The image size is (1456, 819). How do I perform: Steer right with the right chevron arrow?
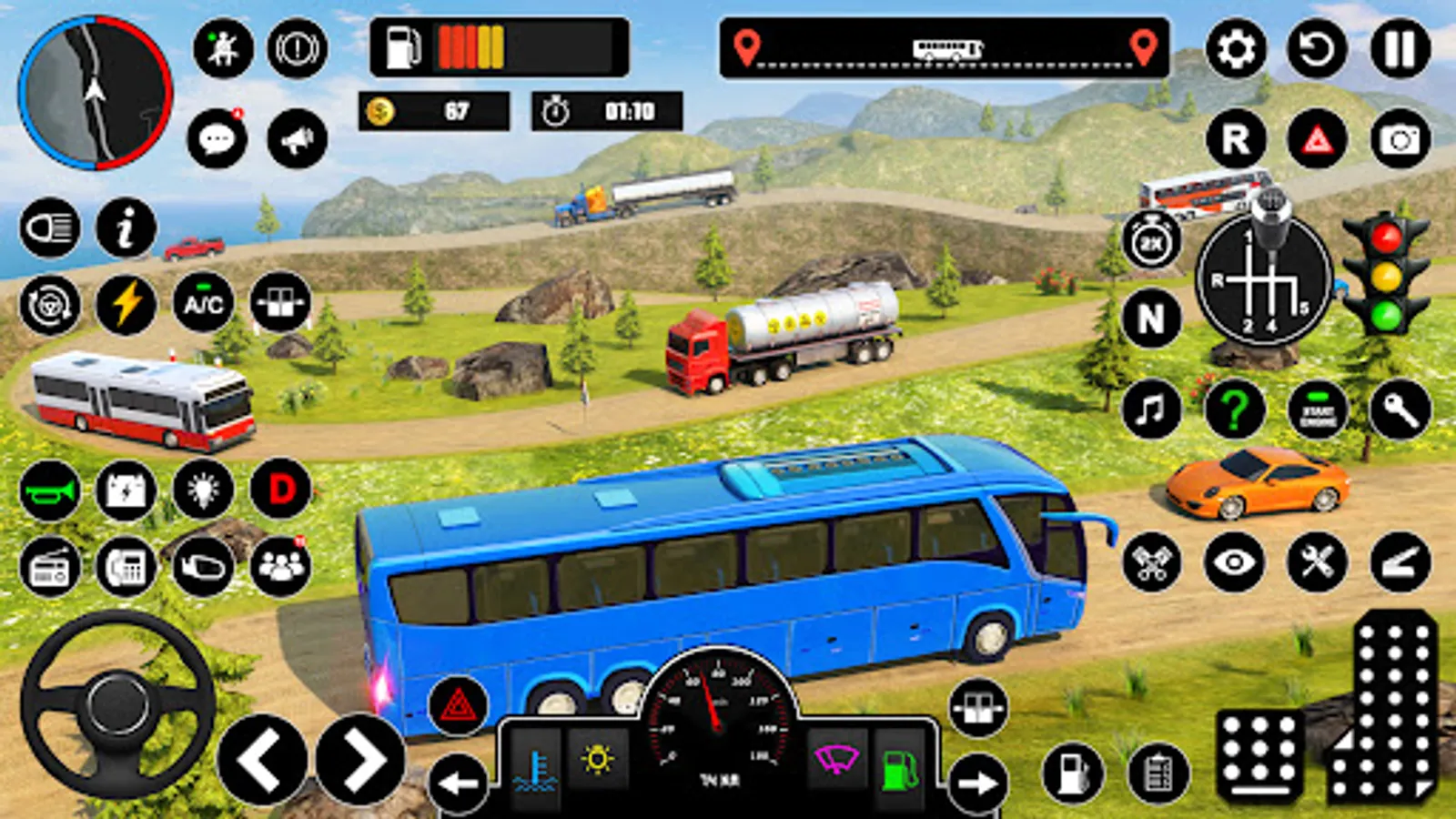point(360,760)
